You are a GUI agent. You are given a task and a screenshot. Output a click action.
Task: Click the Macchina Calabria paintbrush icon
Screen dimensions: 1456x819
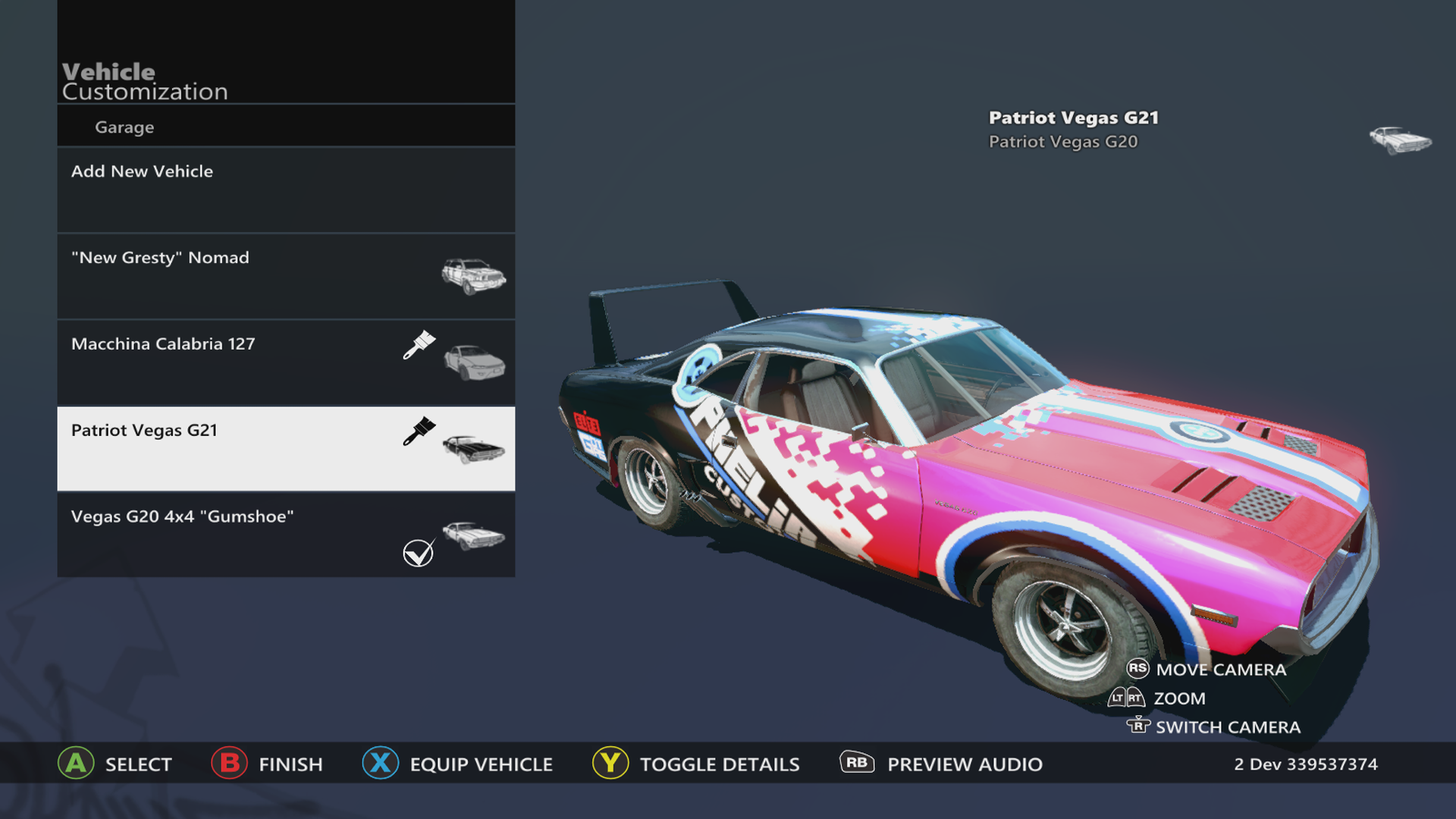(x=419, y=345)
